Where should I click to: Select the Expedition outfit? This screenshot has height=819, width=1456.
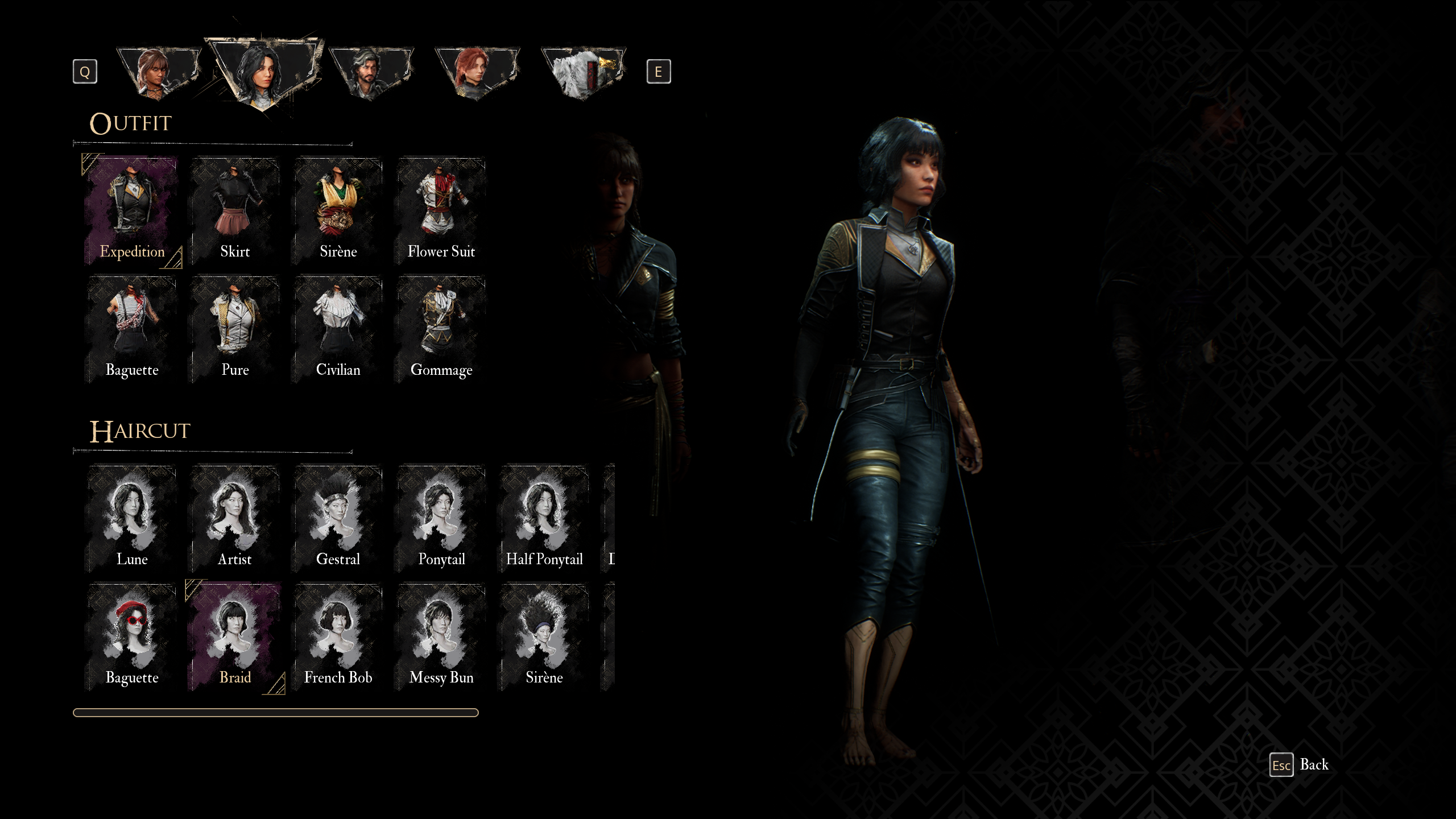click(132, 210)
